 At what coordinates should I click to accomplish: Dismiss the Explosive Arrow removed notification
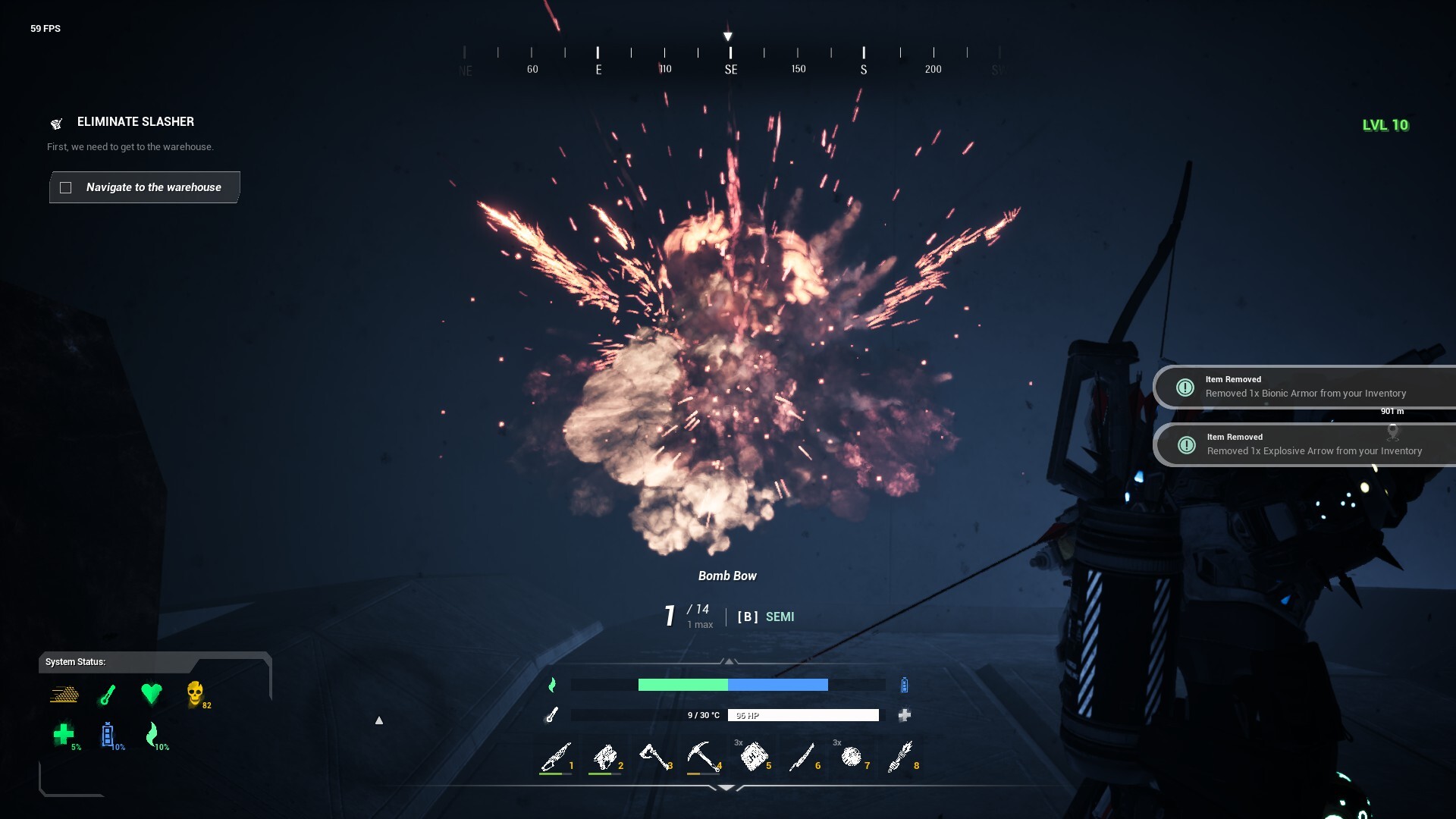[x=1304, y=444]
